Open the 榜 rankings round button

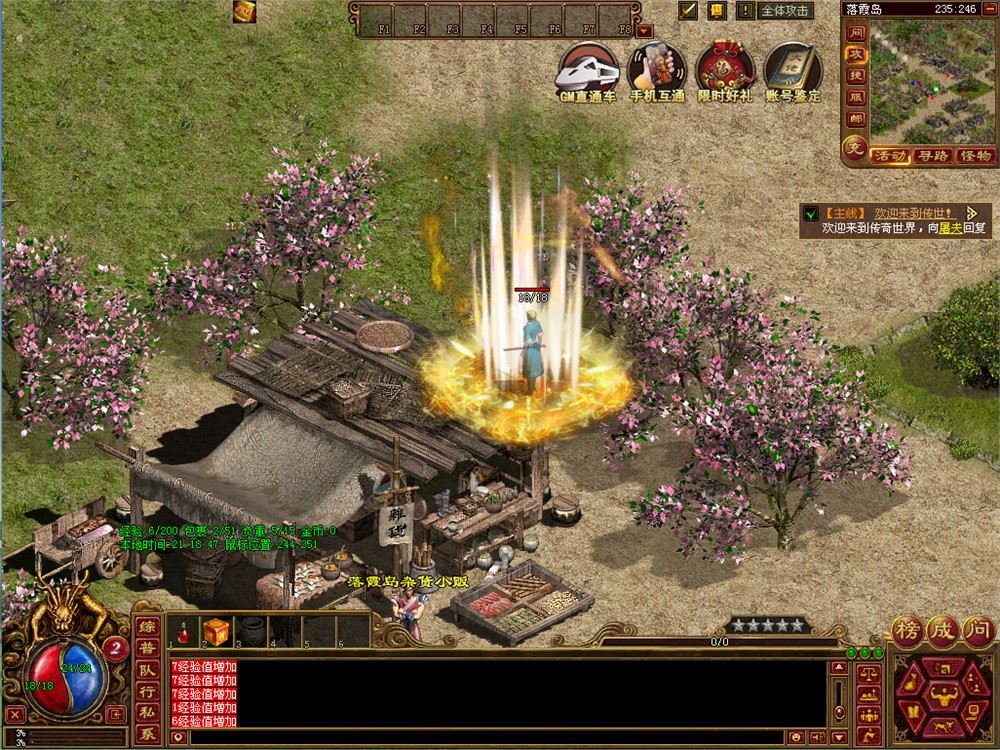pyautogui.click(x=908, y=631)
